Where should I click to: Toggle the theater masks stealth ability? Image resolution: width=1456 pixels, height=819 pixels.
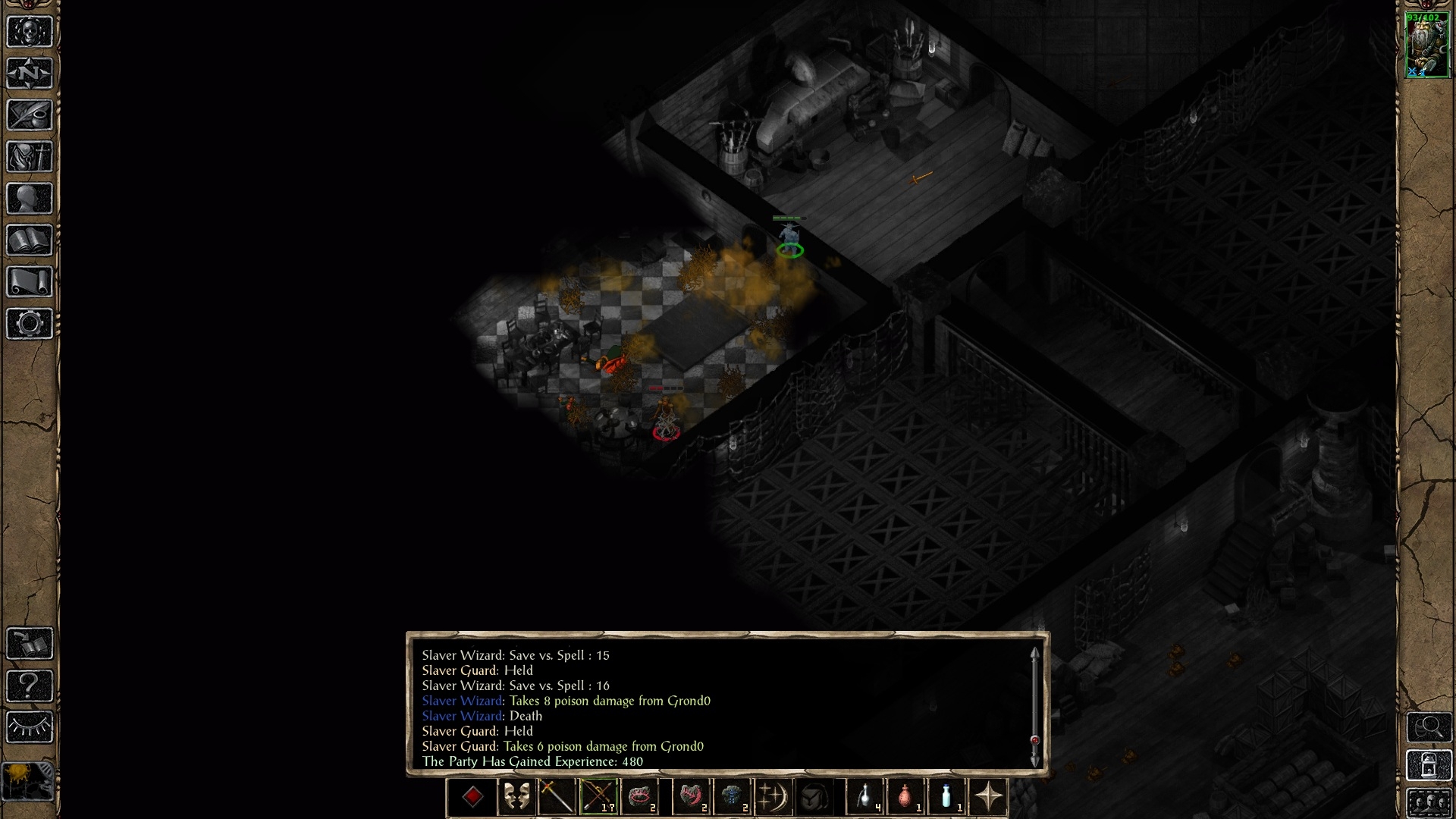tap(516, 797)
